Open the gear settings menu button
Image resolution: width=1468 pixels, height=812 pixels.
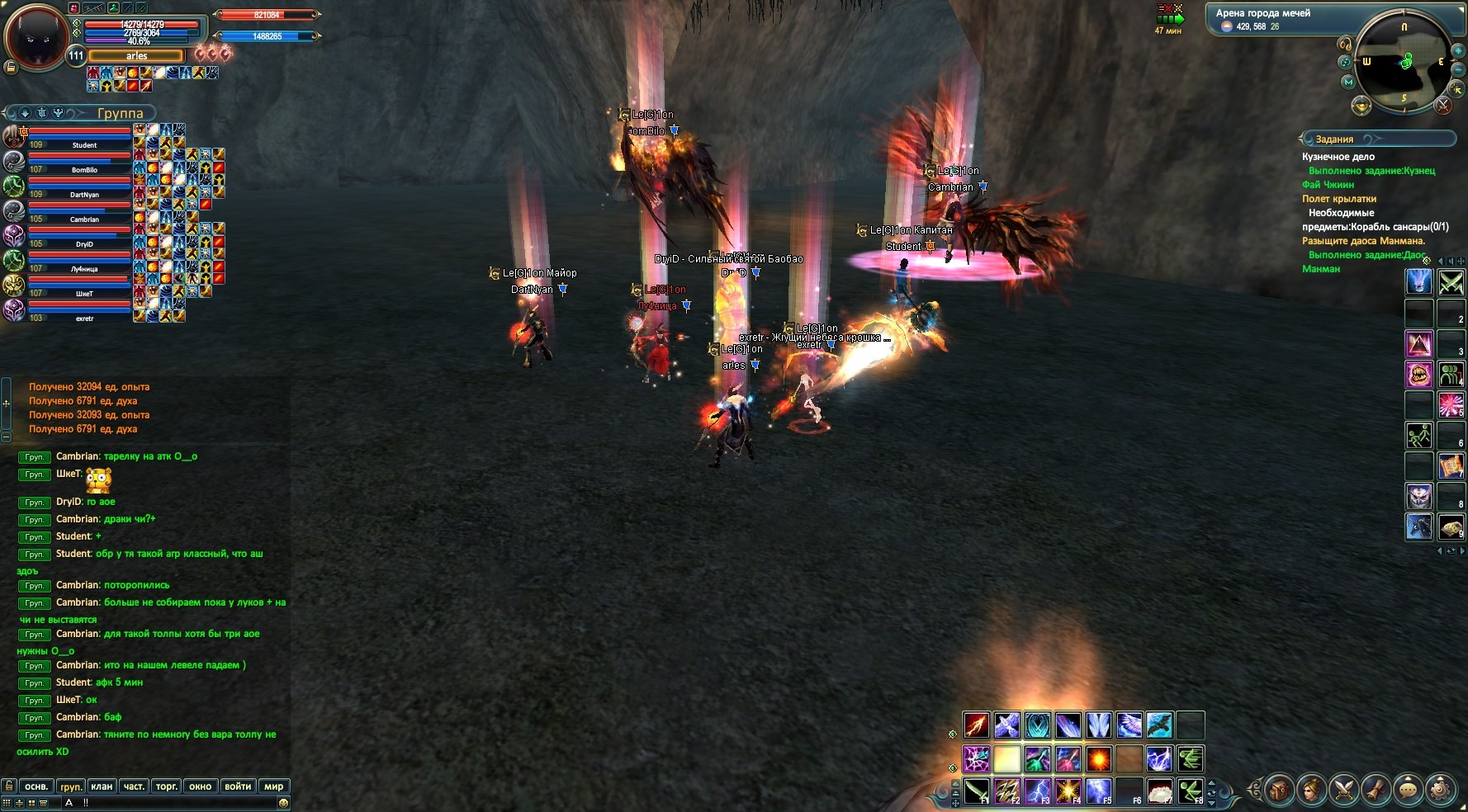[x=1441, y=791]
